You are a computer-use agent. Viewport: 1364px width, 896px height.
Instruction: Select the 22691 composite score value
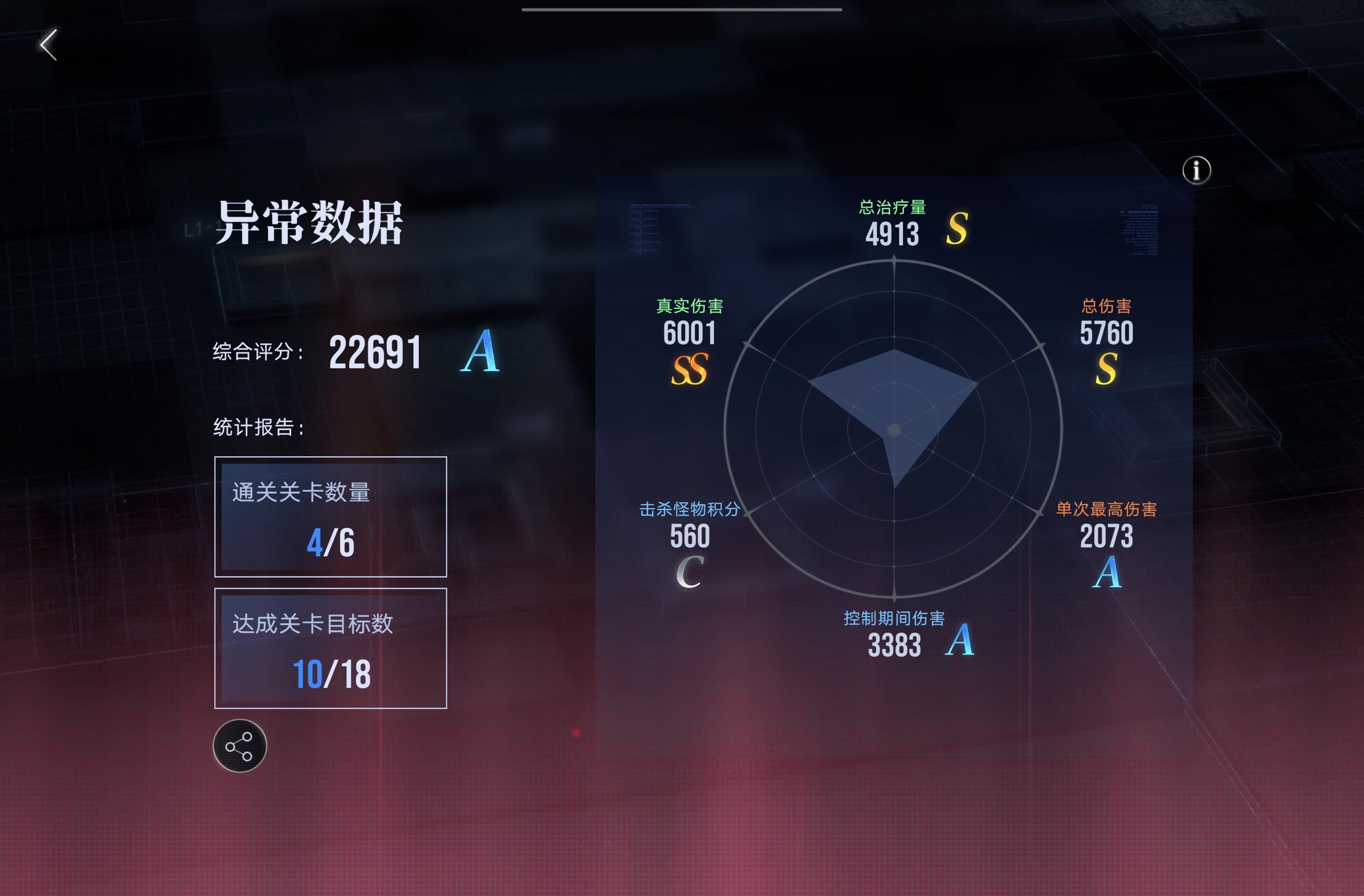tap(376, 354)
